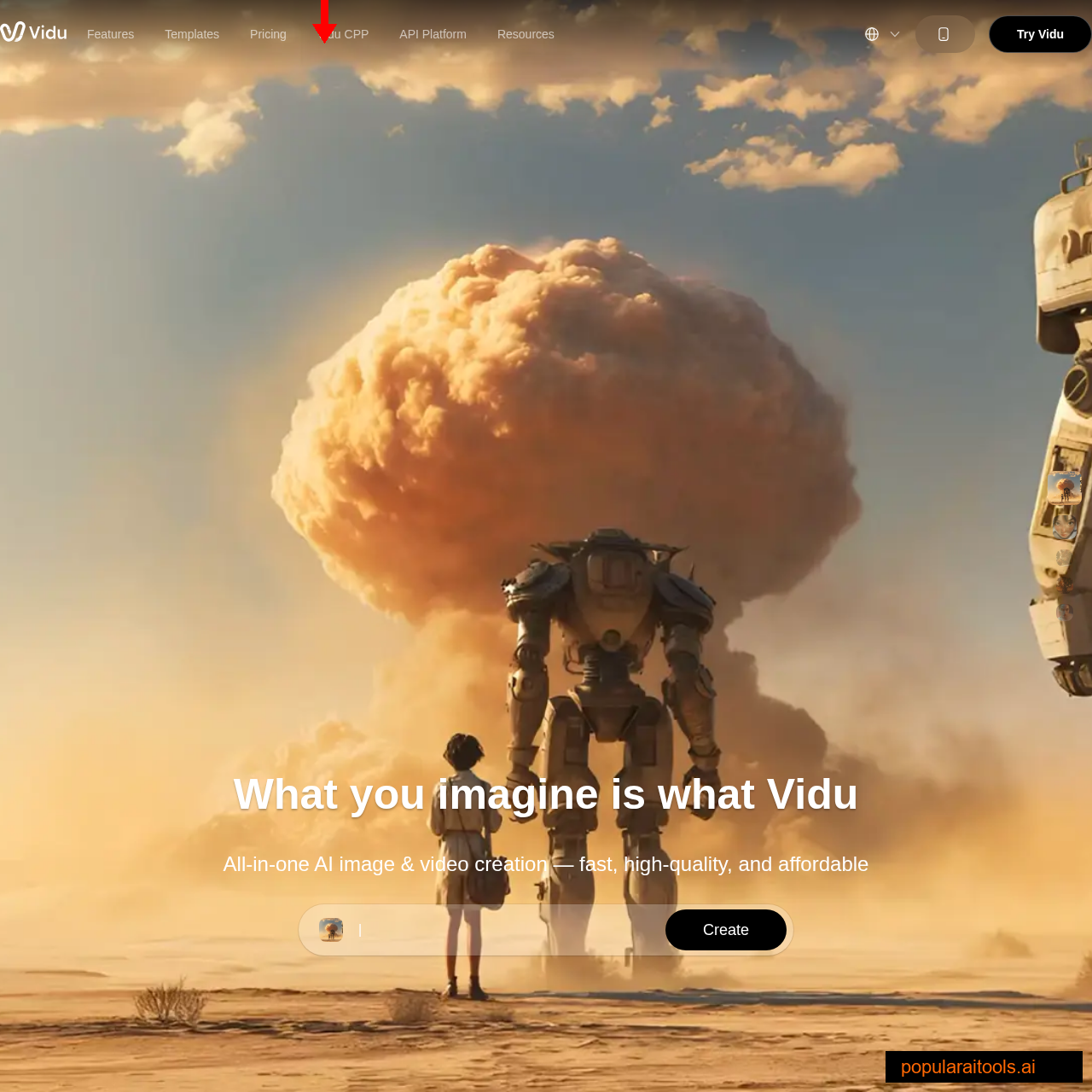
Task: Open the language globe icon
Action: click(871, 32)
